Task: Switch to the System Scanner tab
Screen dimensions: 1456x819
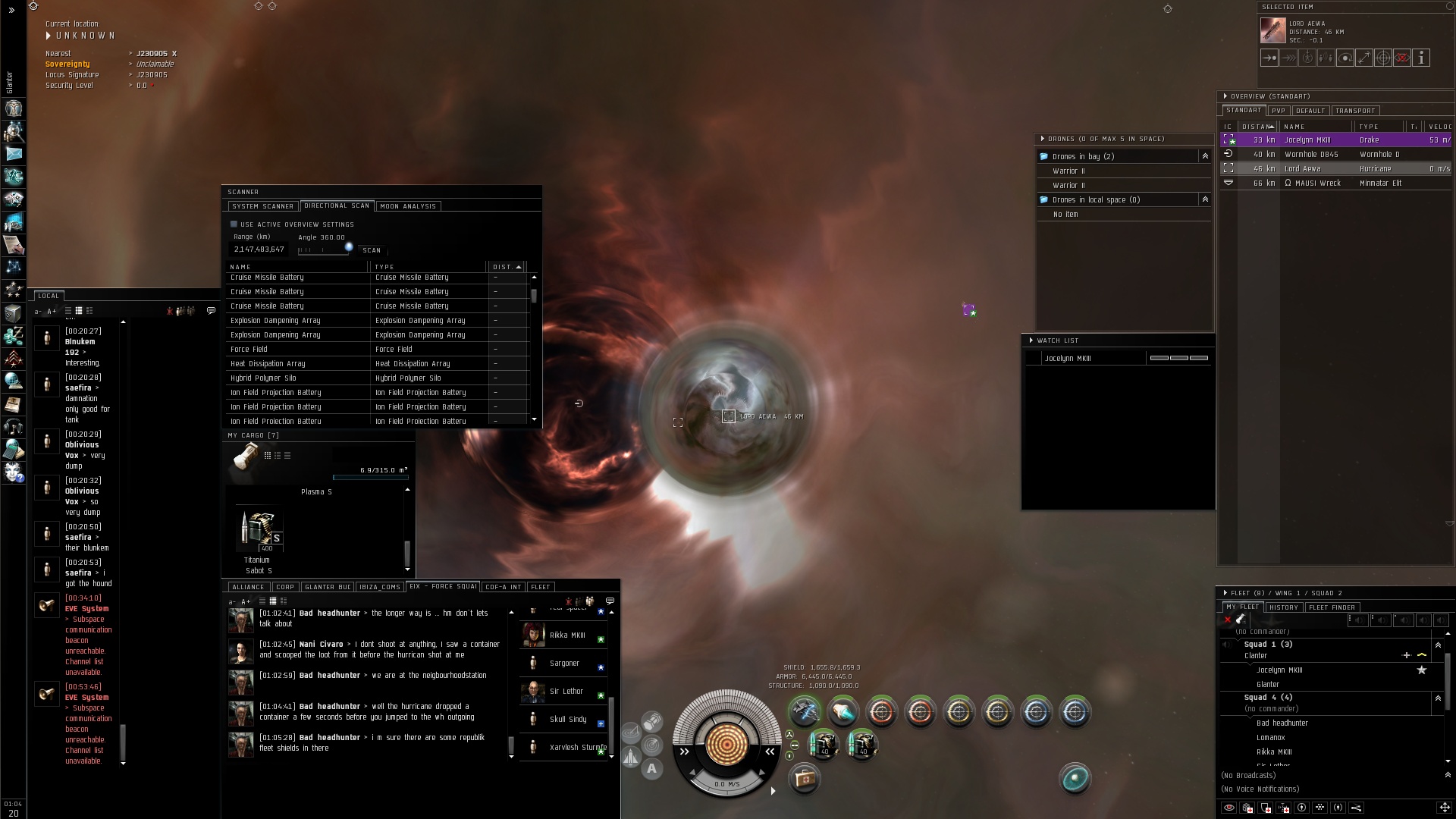Action: (262, 206)
